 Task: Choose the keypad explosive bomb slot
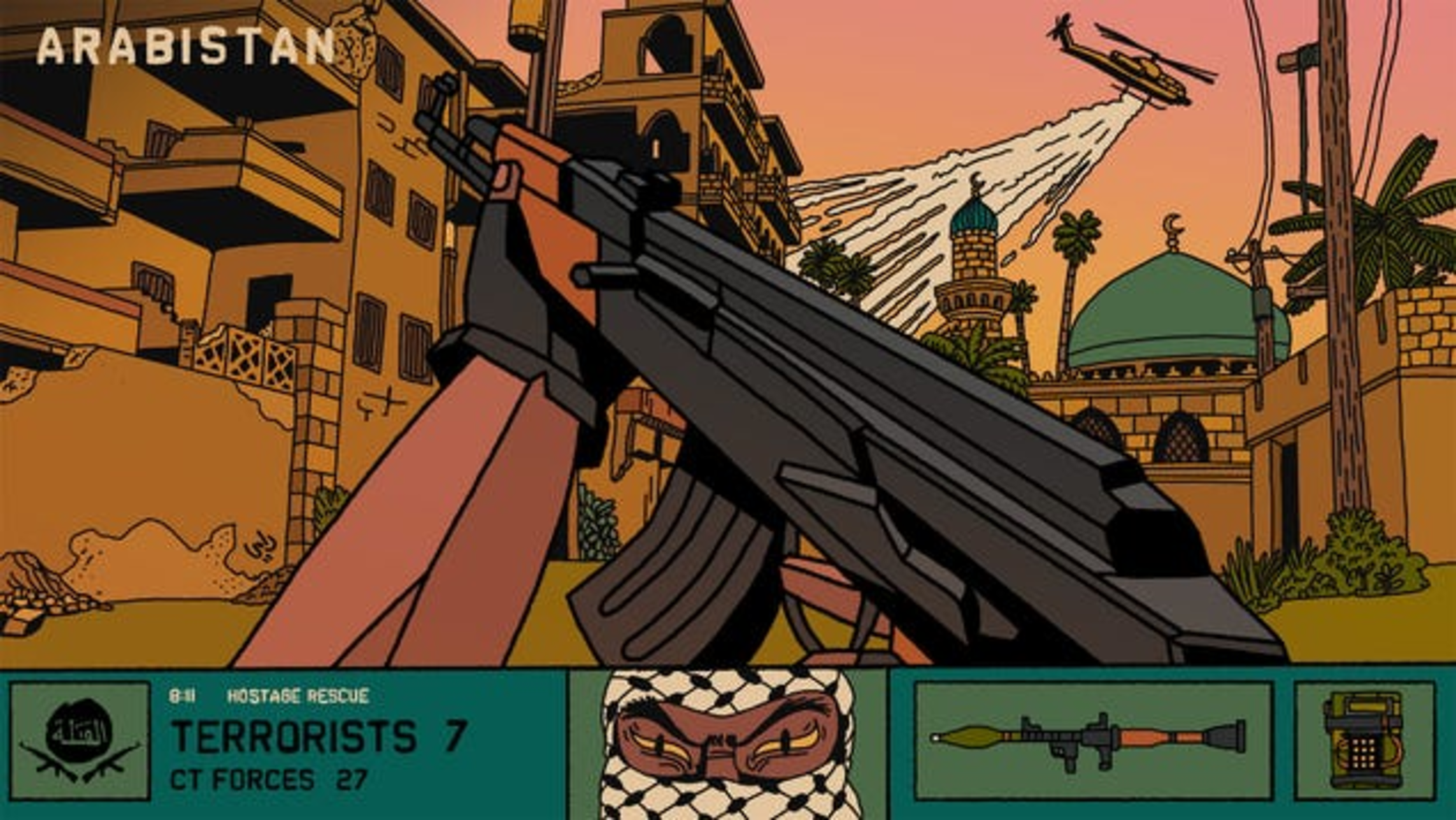pos(1364,740)
